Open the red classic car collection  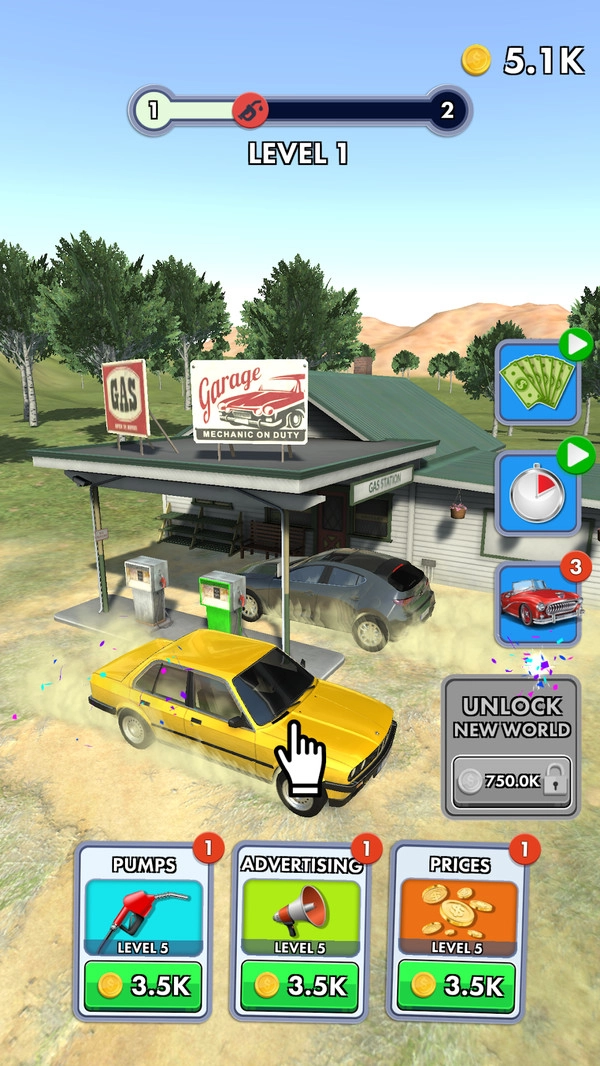[538, 605]
